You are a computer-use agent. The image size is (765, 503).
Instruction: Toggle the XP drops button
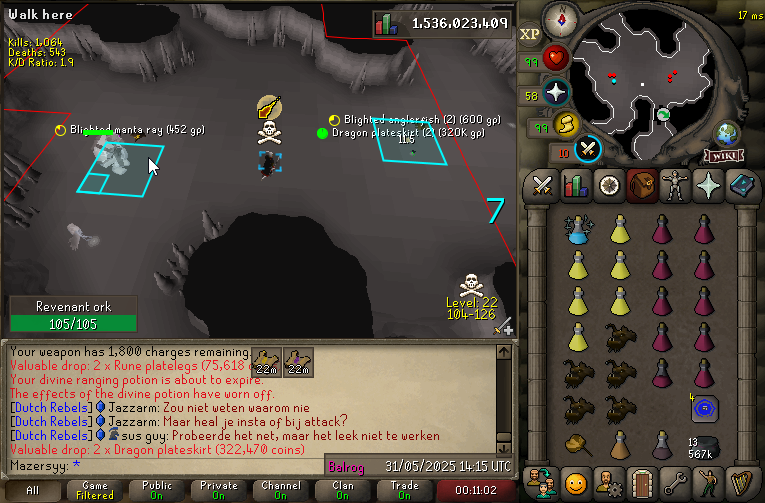tap(530, 32)
